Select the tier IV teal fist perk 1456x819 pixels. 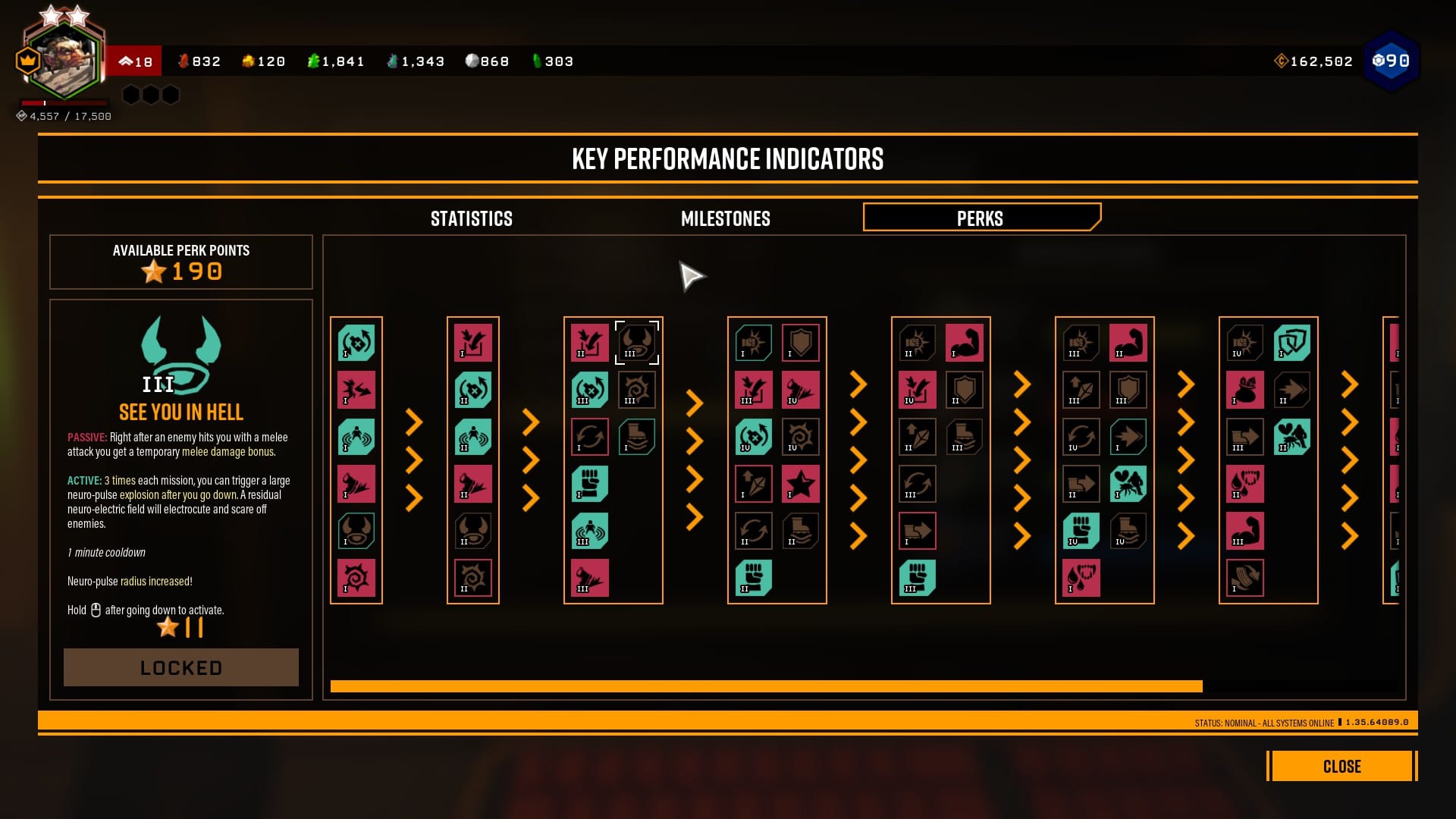(x=1081, y=531)
